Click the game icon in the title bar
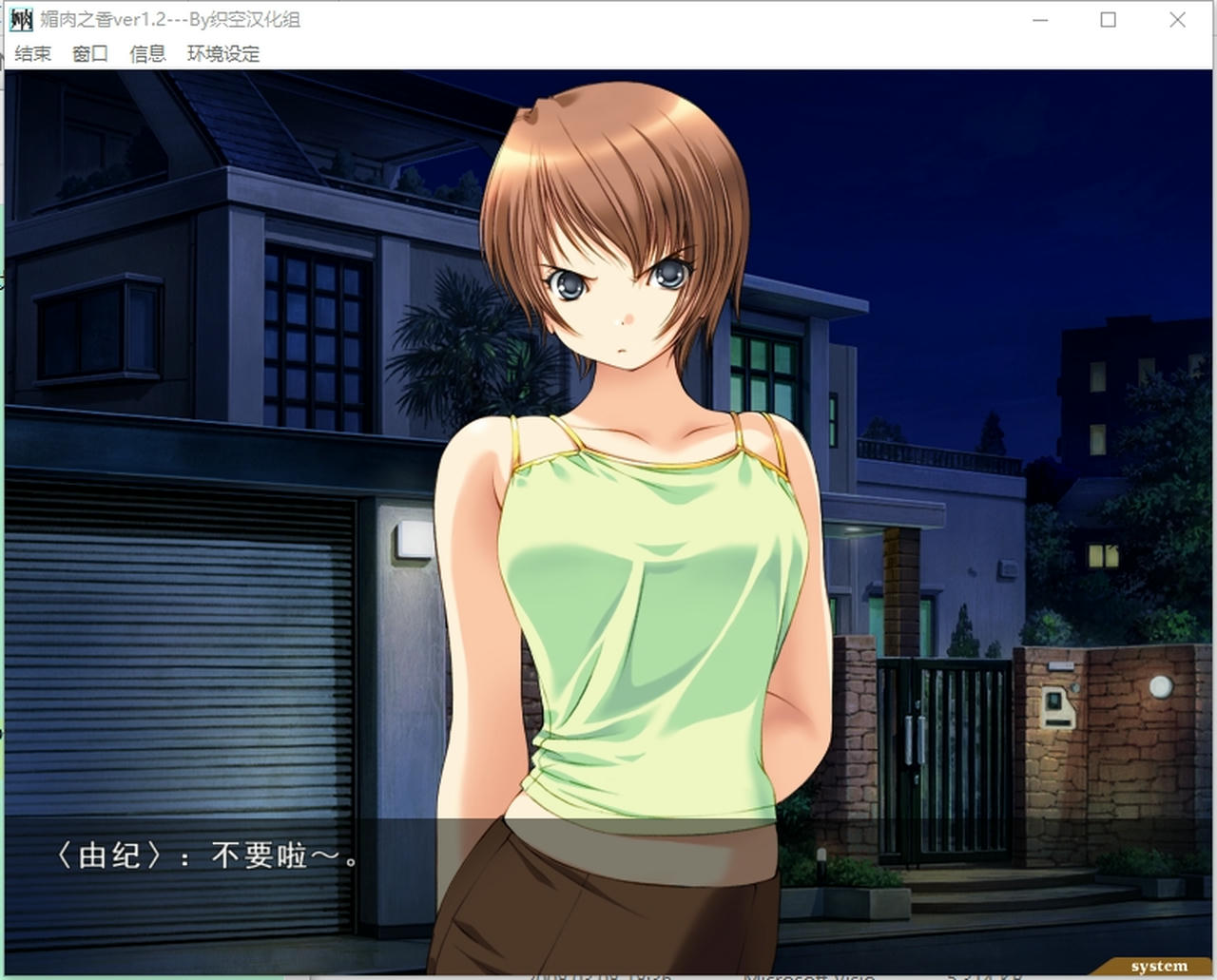1217x980 pixels. point(18,19)
